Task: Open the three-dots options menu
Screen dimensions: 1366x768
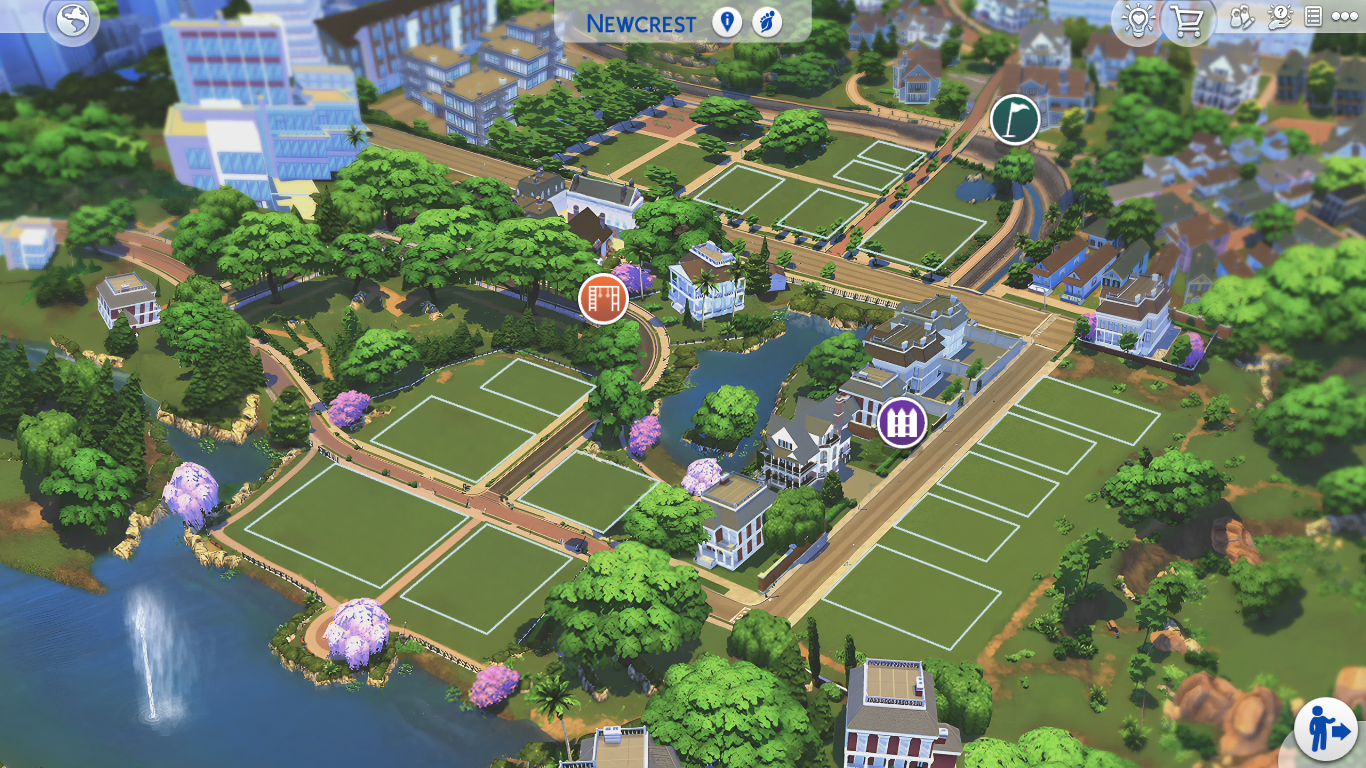Action: click(x=1345, y=17)
